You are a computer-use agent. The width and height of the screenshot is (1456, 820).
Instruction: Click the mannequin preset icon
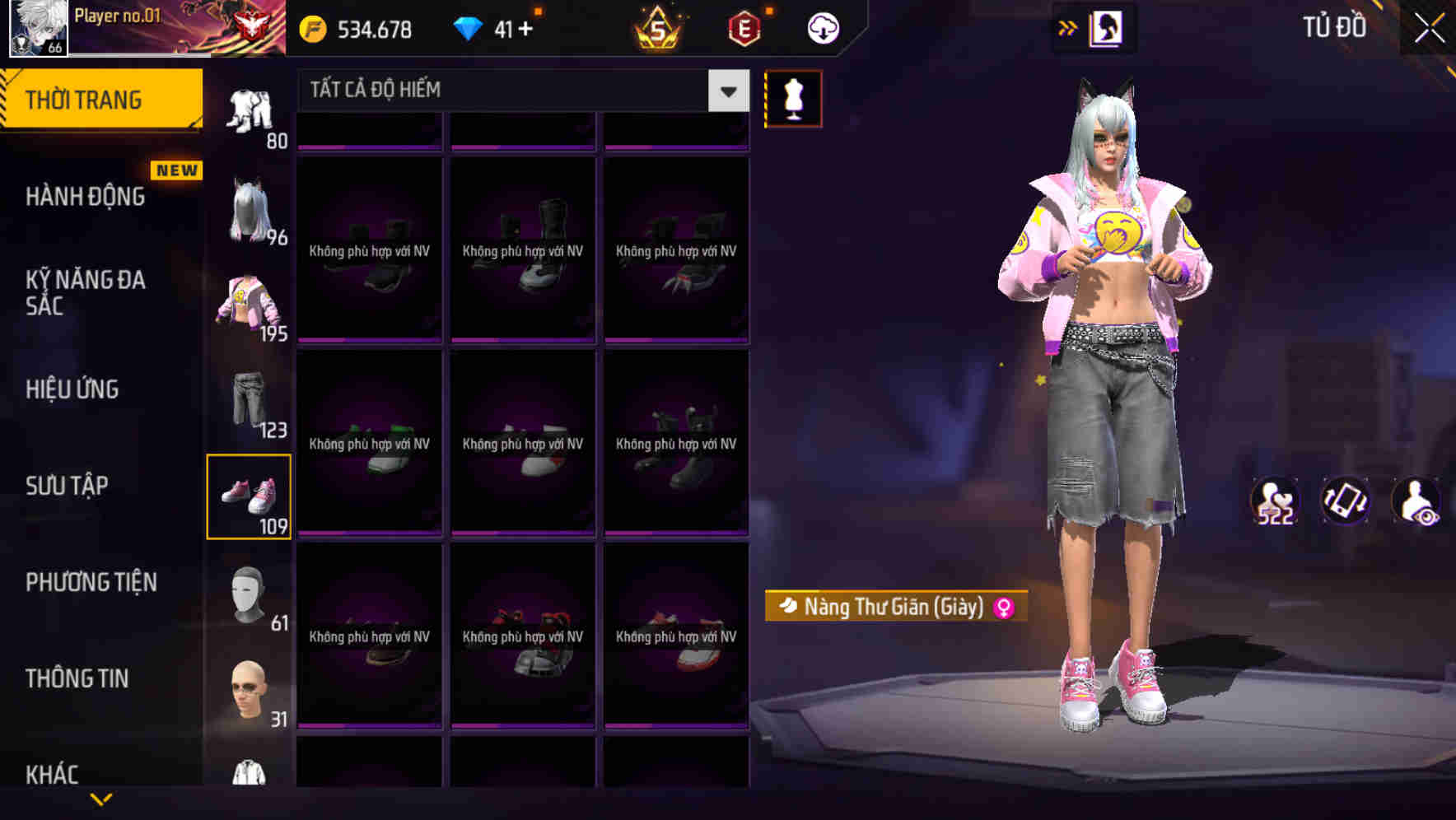(793, 98)
